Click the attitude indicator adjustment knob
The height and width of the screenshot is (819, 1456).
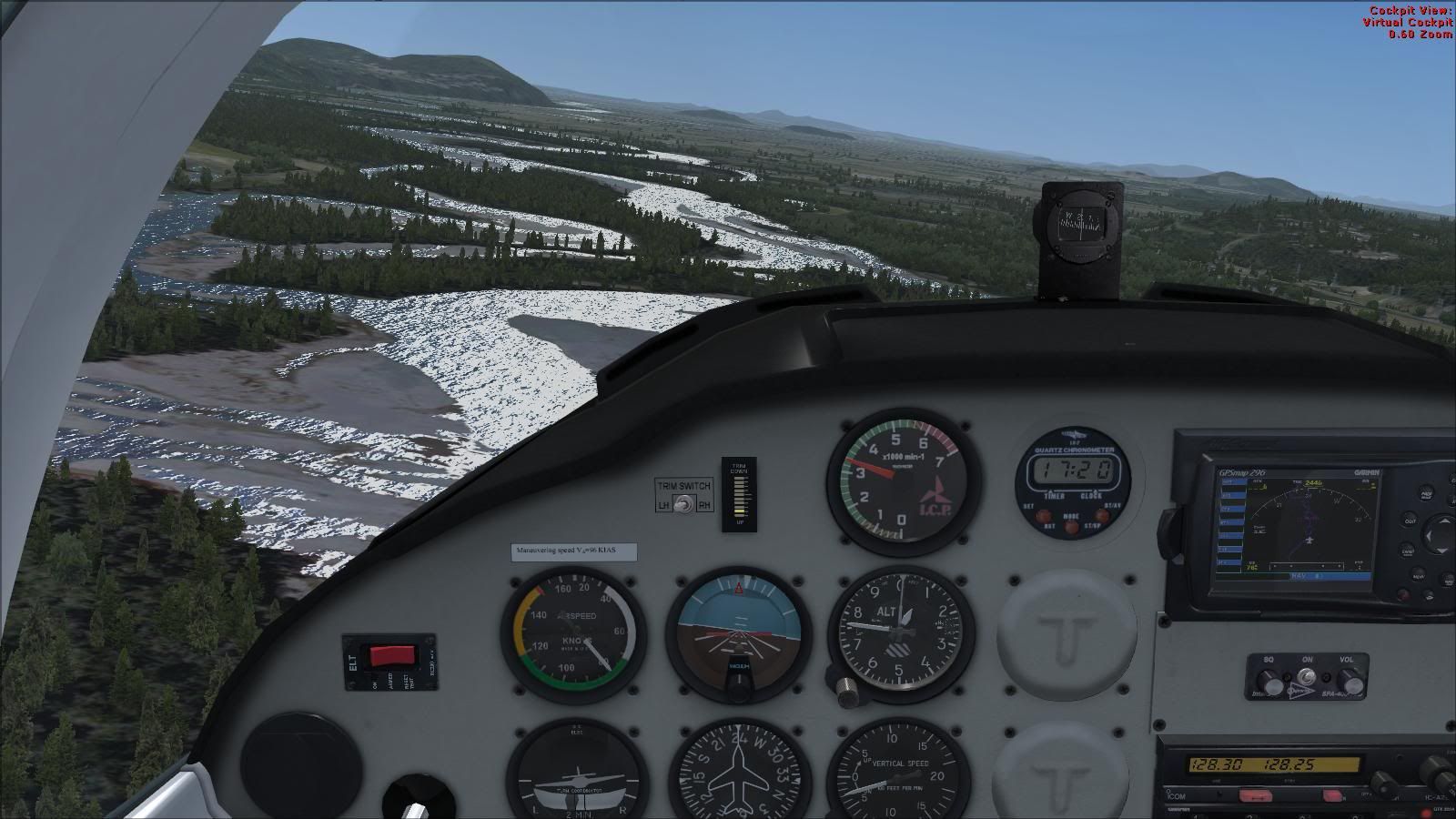[738, 689]
